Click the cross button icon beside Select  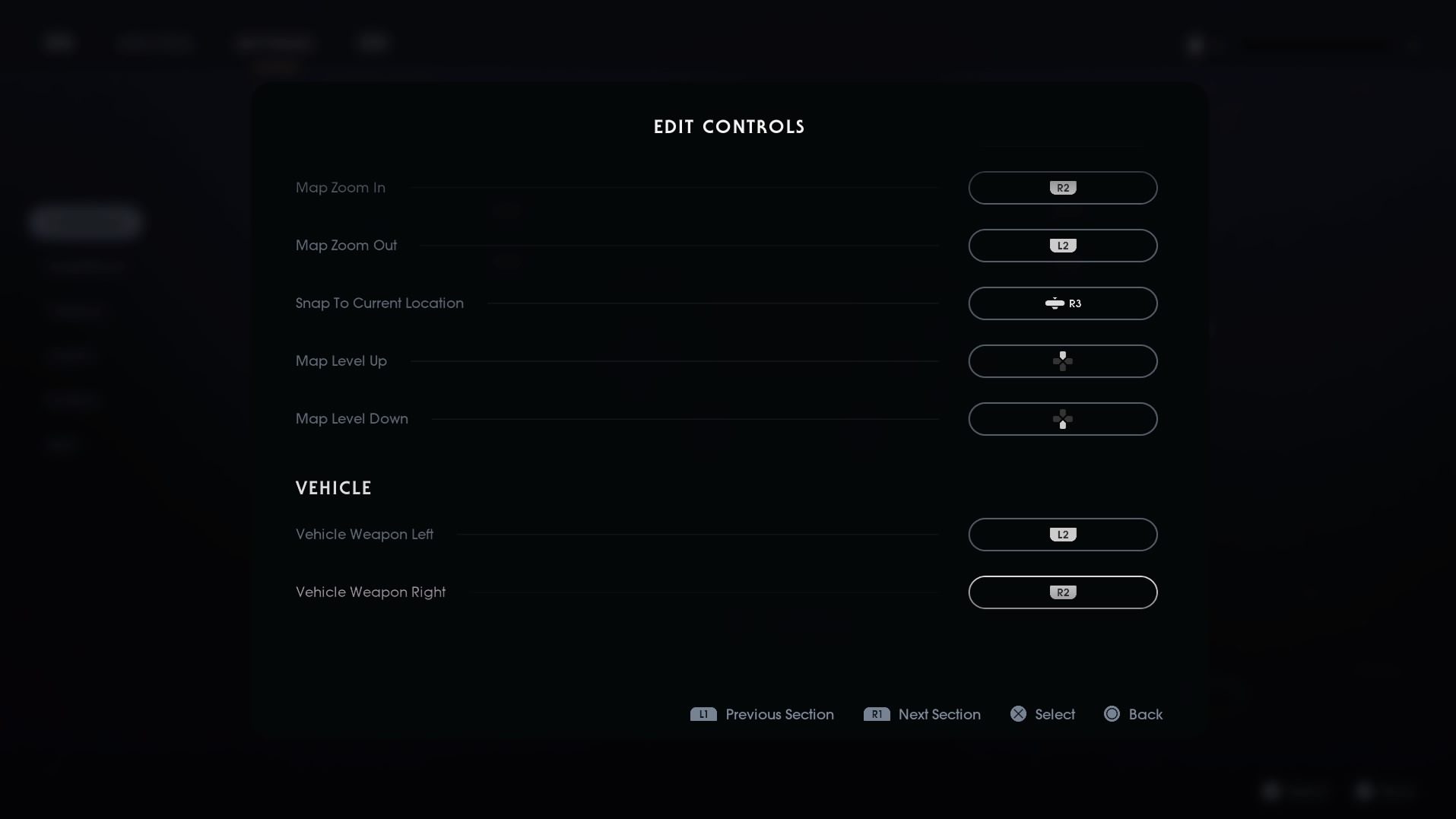(x=1017, y=714)
